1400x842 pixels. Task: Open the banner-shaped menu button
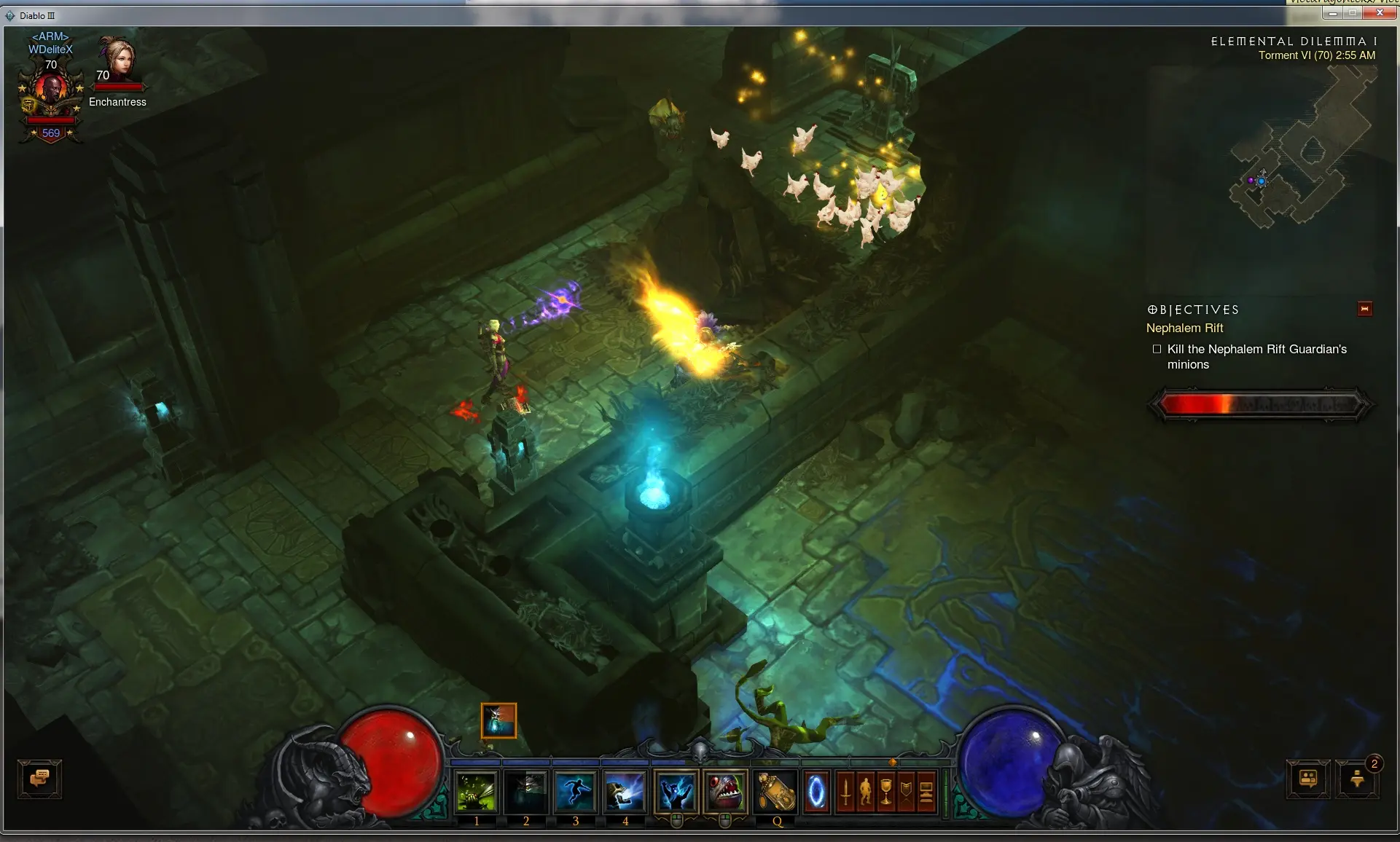click(x=907, y=792)
